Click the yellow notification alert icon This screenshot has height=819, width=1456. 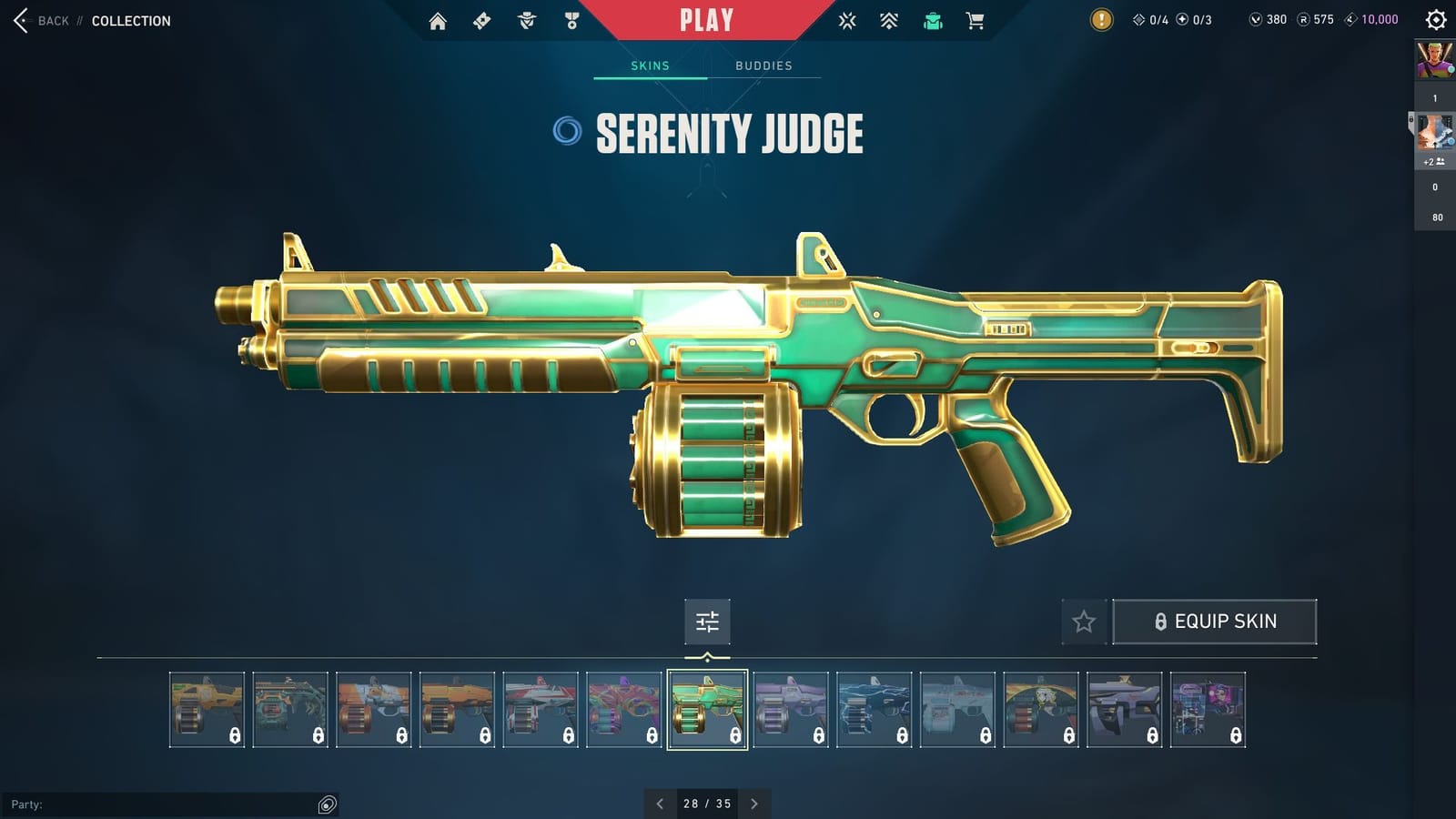(1099, 20)
